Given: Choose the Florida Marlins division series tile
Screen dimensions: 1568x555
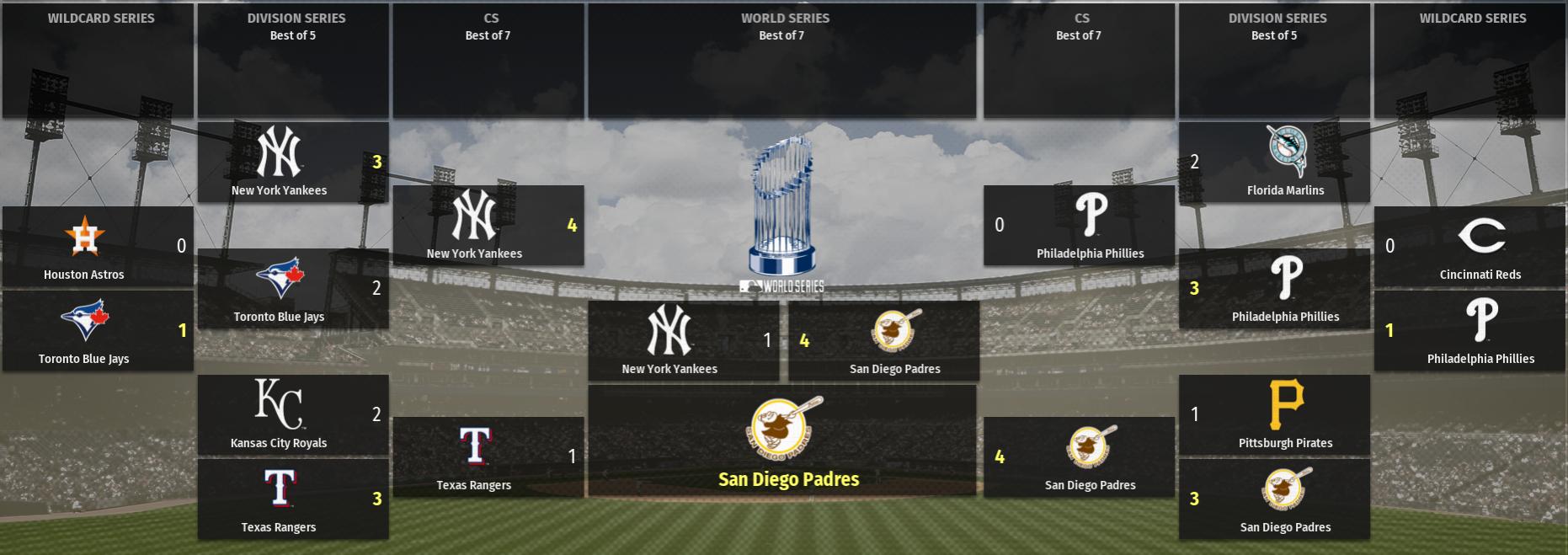Looking at the screenshot, I should (1274, 163).
